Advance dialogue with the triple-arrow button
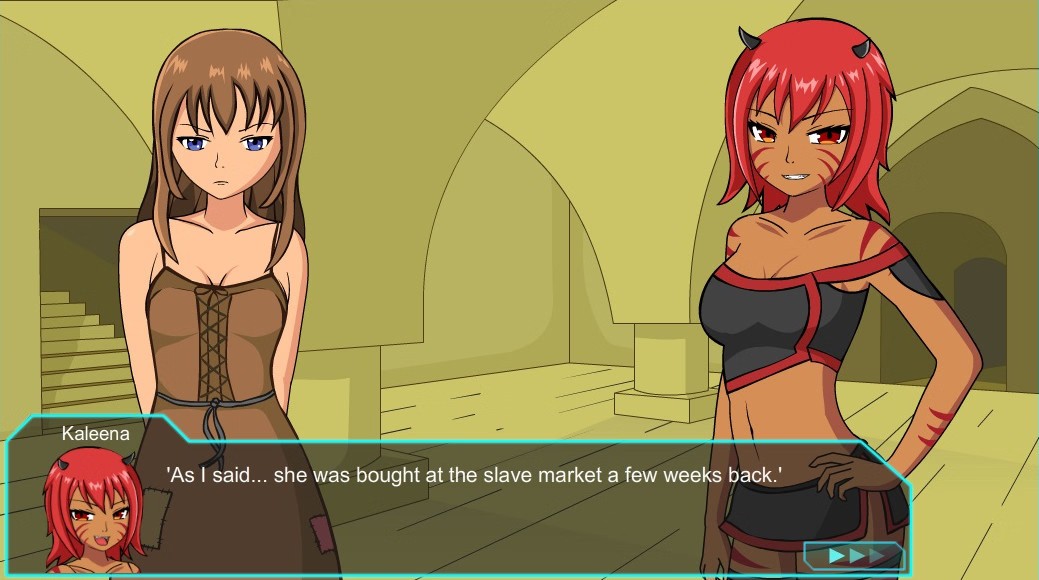 tap(855, 556)
